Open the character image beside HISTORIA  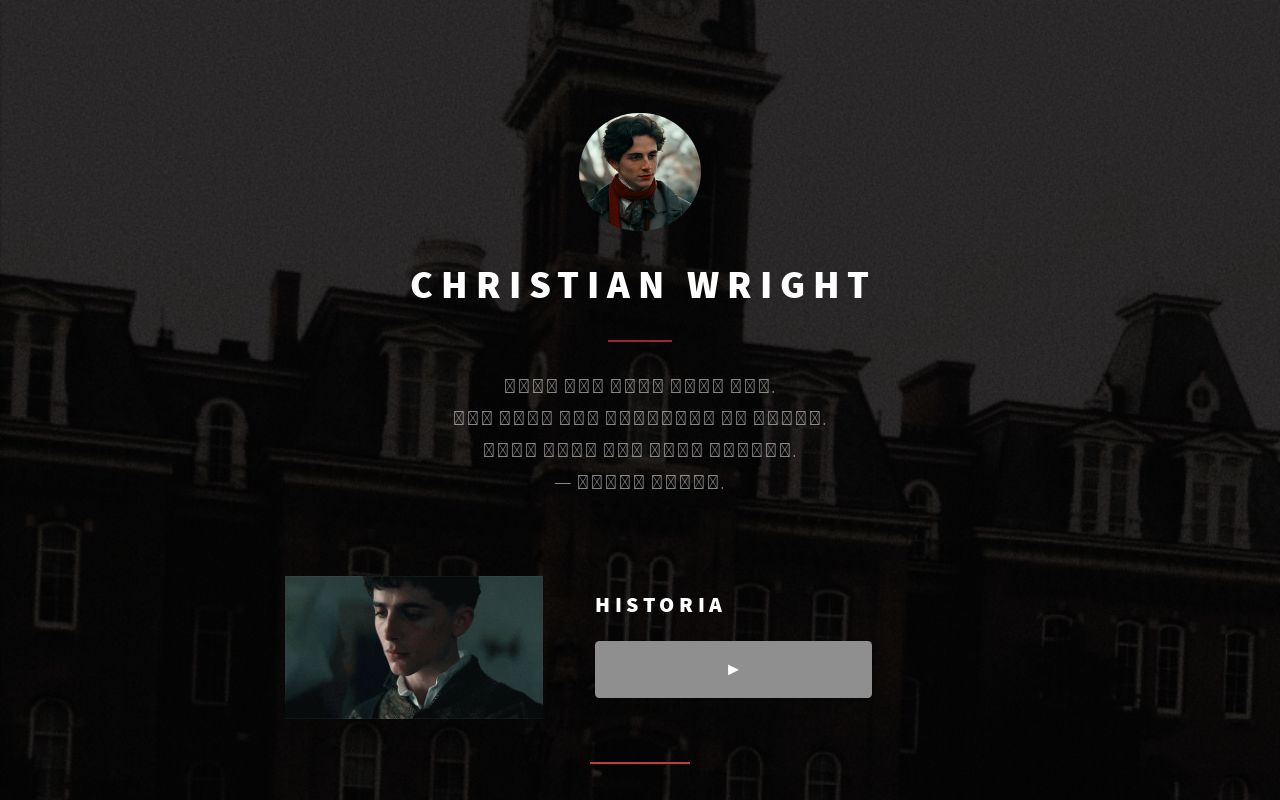coord(413,647)
